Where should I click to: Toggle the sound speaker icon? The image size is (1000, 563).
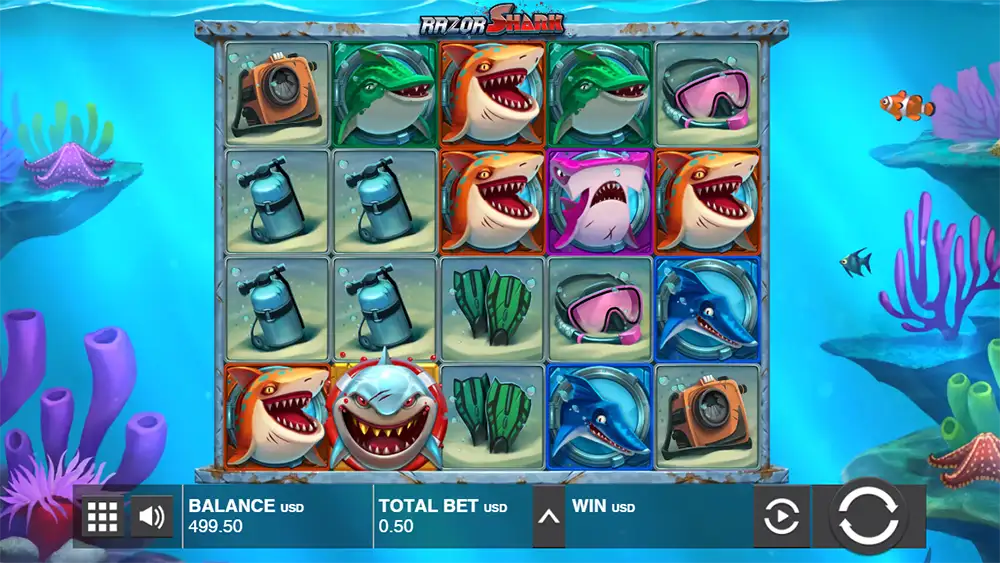152,517
